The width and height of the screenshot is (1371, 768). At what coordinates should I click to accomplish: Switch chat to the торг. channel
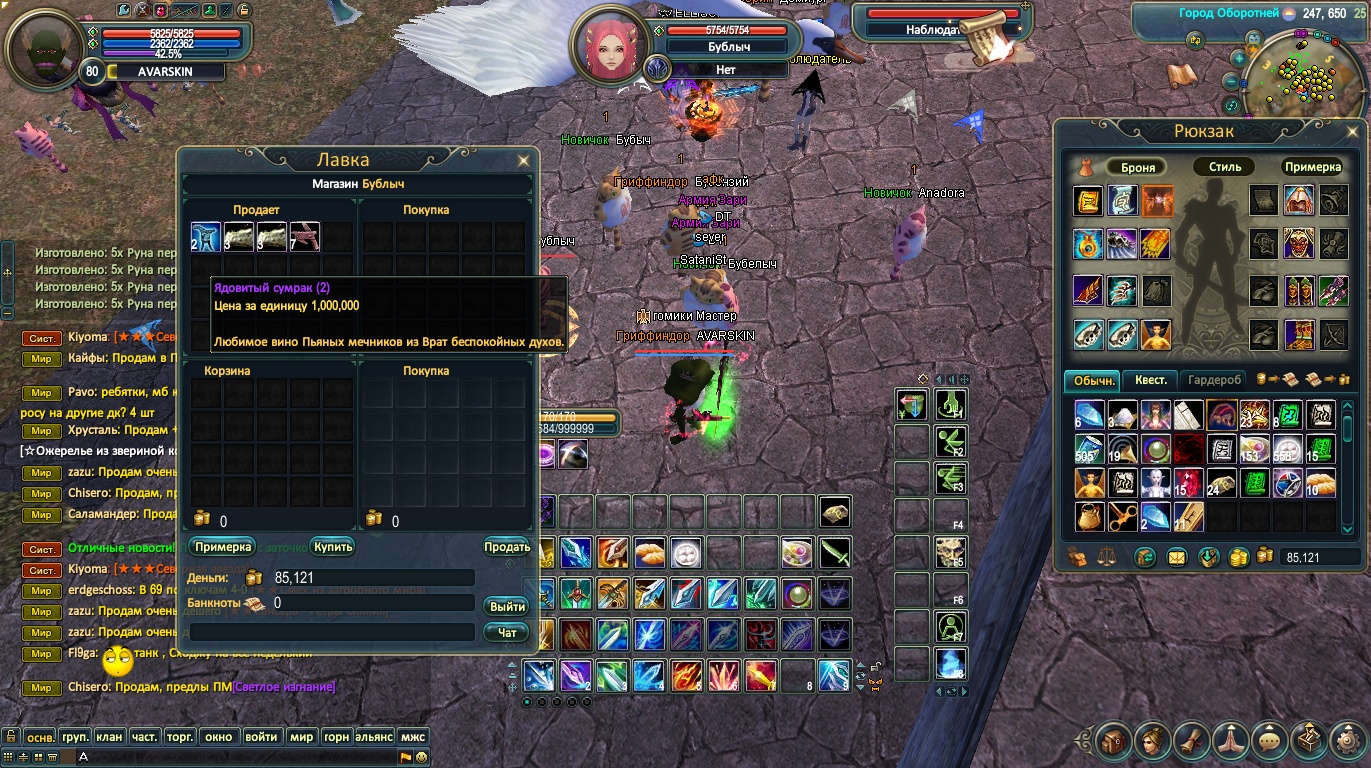179,737
